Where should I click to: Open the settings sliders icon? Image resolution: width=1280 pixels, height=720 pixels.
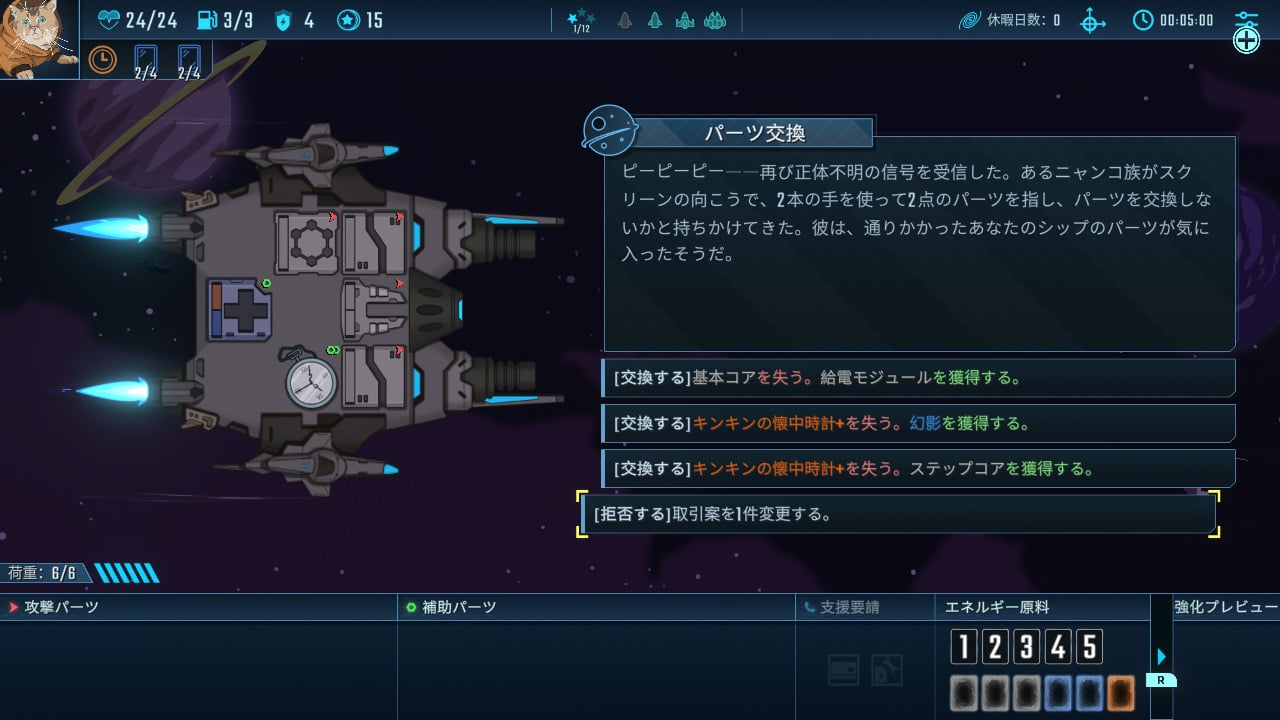[x=1245, y=19]
